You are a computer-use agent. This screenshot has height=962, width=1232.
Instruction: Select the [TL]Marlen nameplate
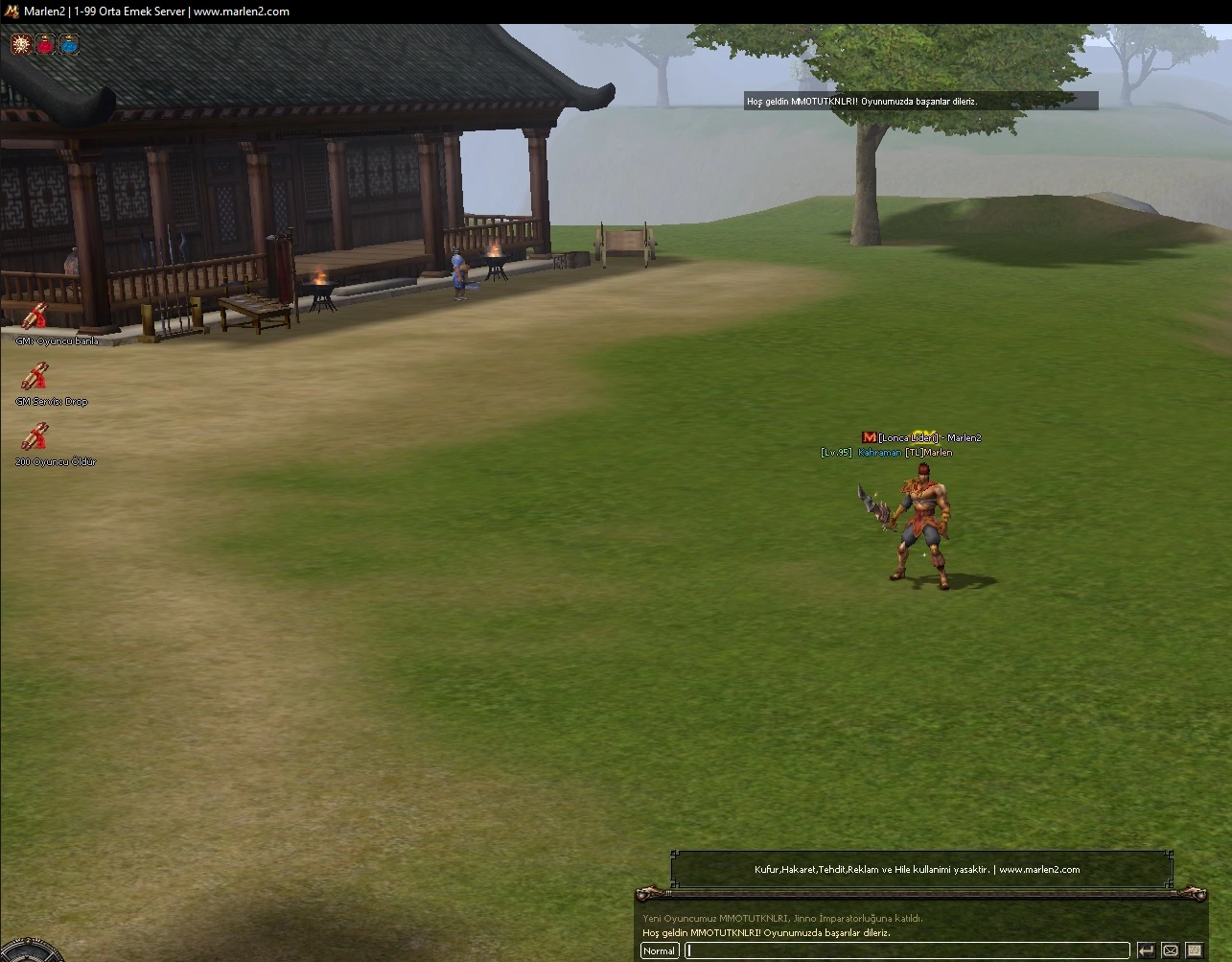pyautogui.click(x=930, y=452)
